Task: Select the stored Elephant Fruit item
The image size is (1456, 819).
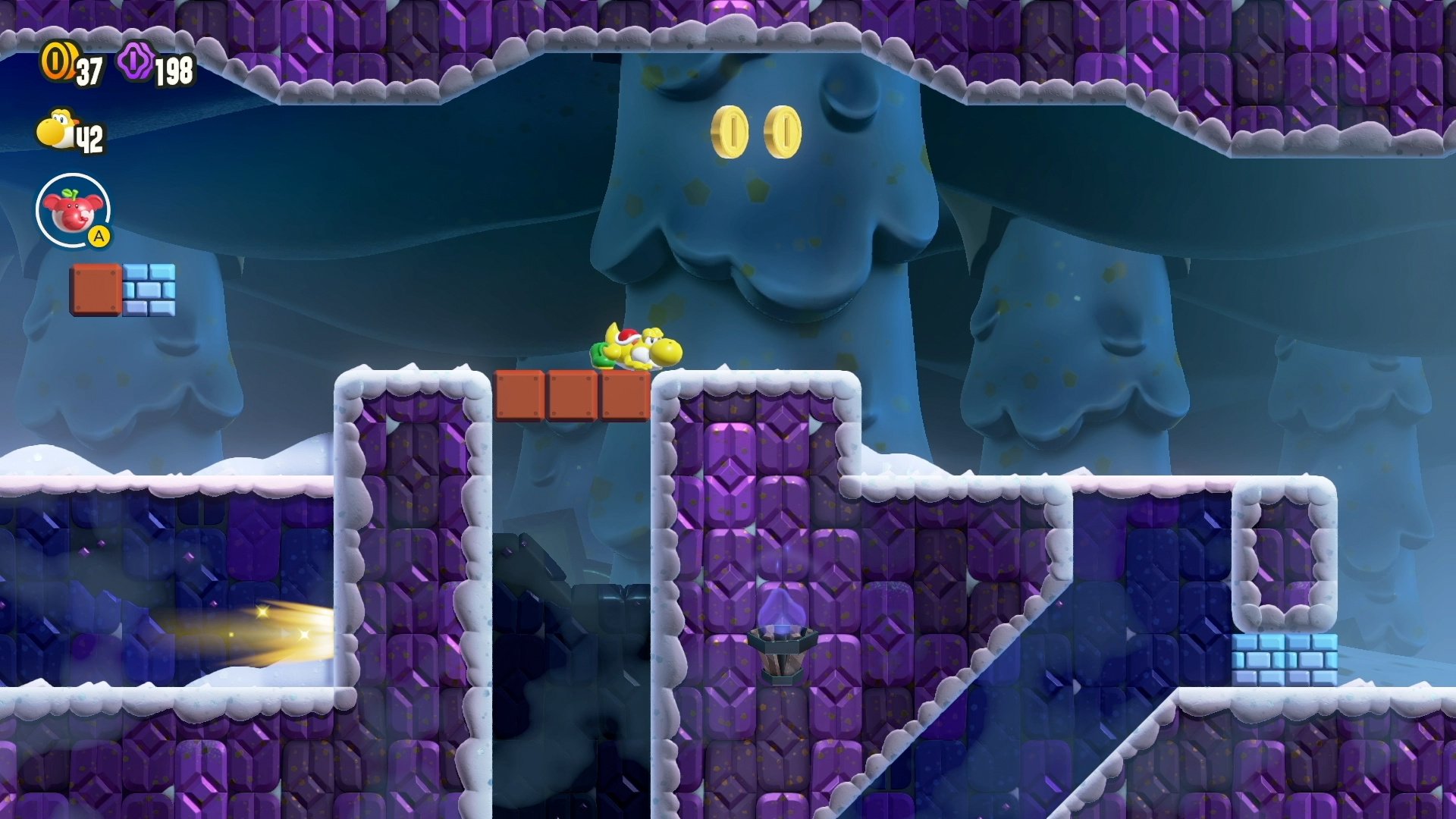Action: pos(73,210)
